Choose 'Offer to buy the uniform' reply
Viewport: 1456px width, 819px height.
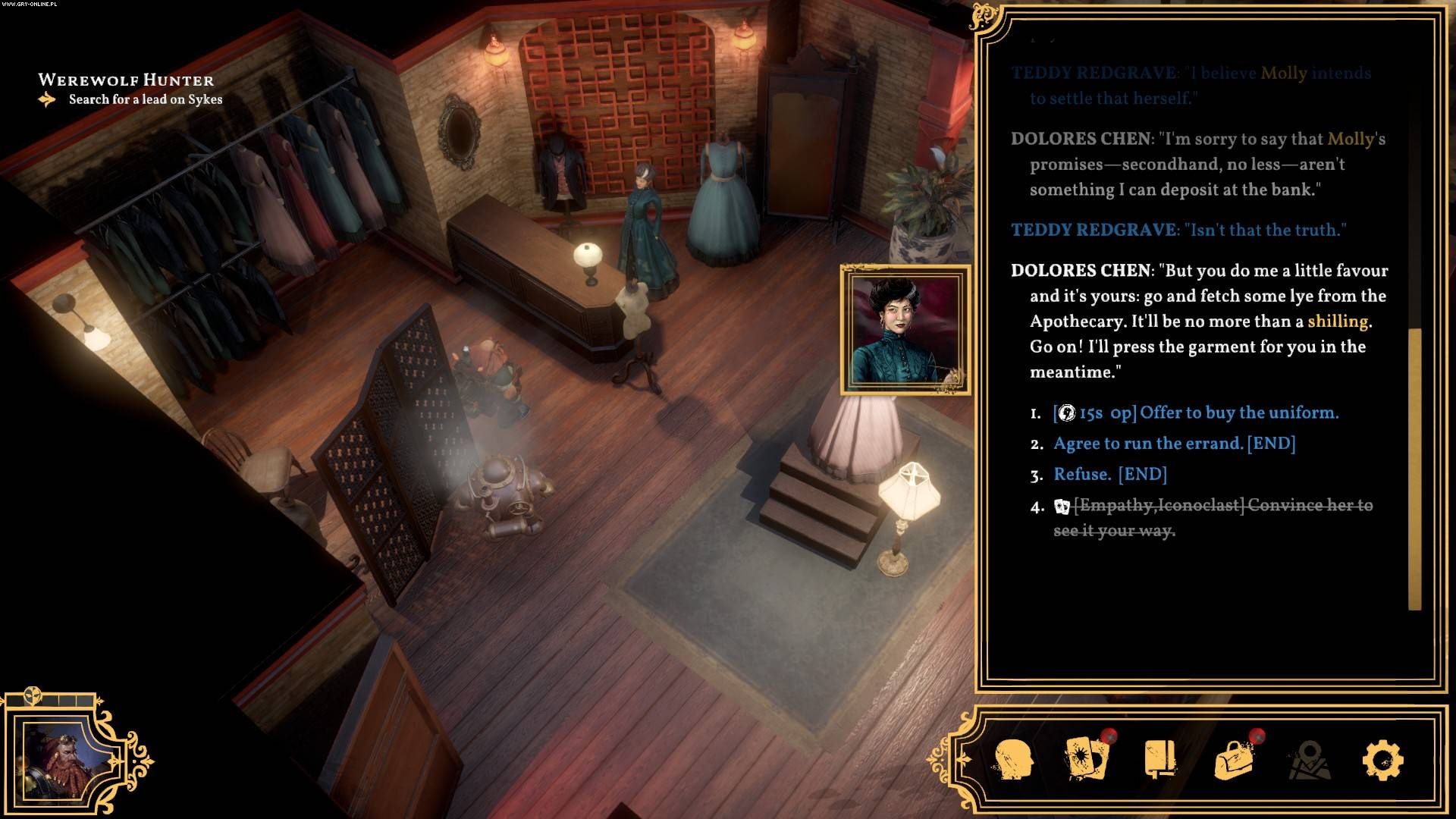(x=1196, y=413)
